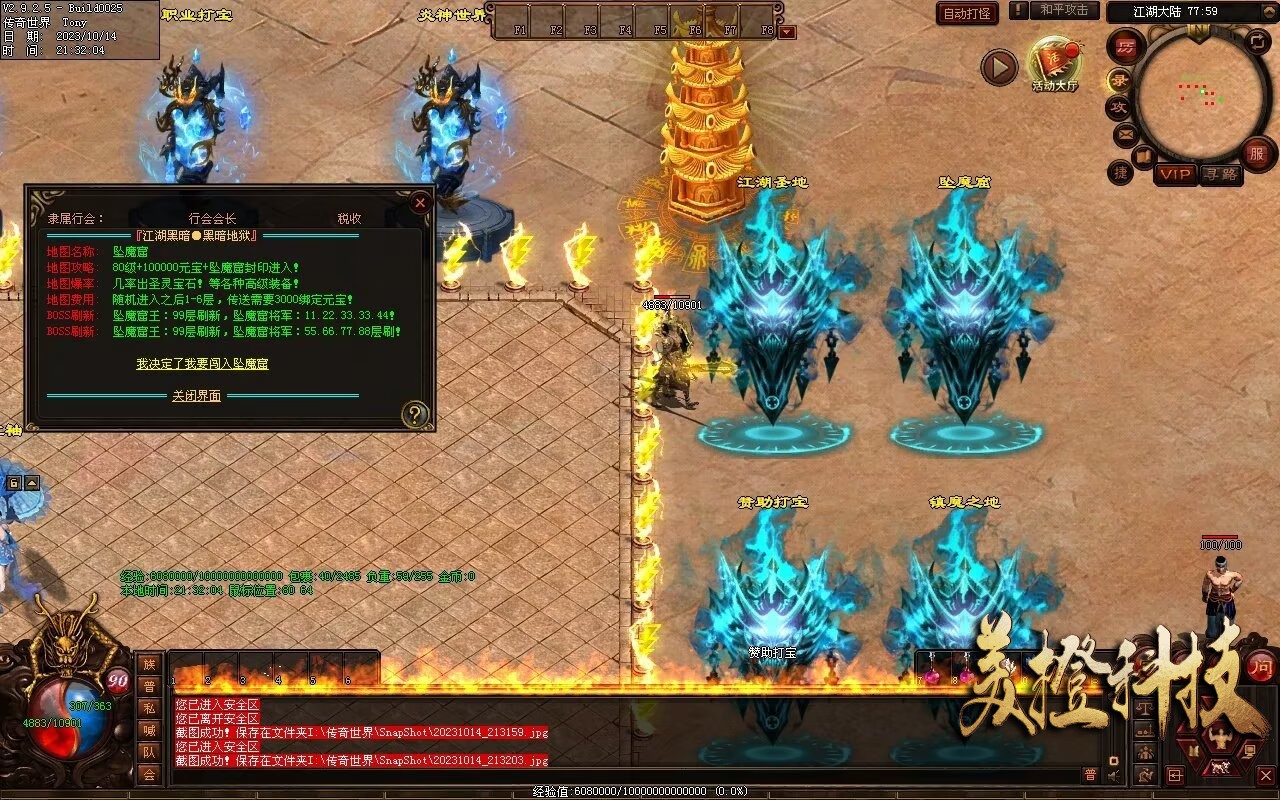Switch the 和平攻击 attack mode
Image resolution: width=1280 pixels, height=800 pixels.
point(1063,10)
